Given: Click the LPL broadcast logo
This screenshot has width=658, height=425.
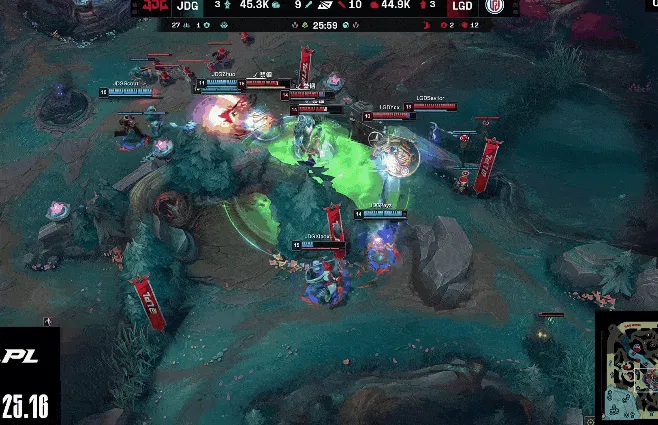Looking at the screenshot, I should click(x=20, y=355).
